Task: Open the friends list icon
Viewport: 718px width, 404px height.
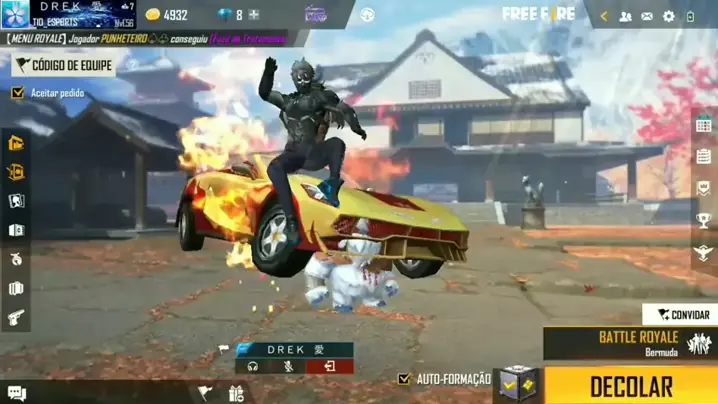Action: pos(626,16)
